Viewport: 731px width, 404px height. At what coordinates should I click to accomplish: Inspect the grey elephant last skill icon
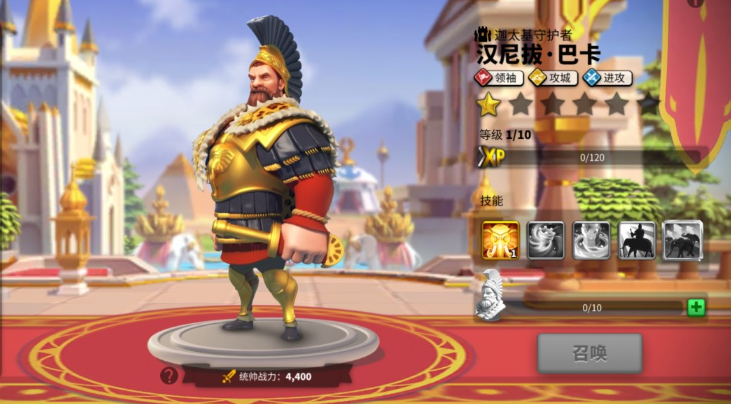(682, 240)
